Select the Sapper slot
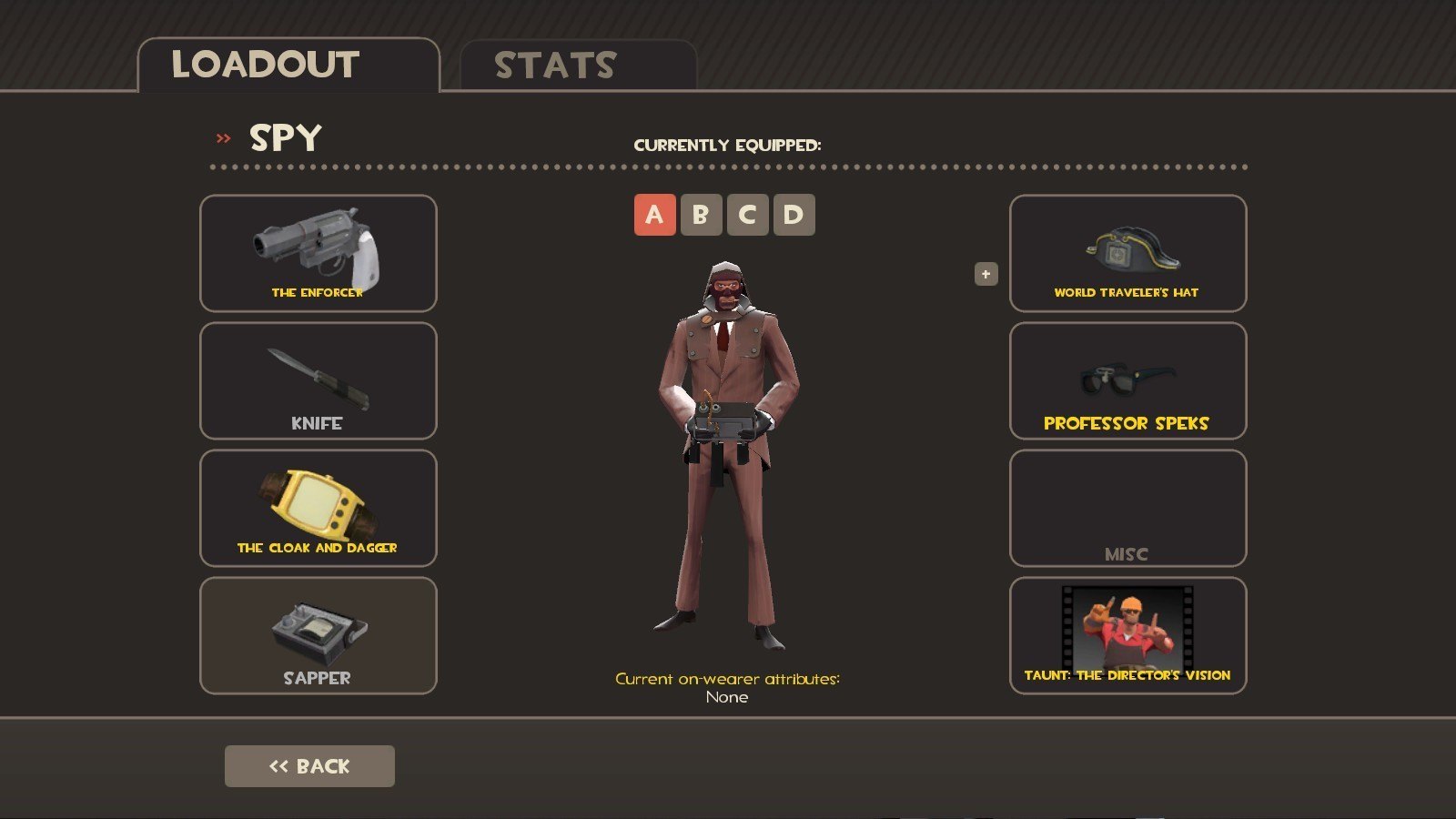 click(318, 635)
